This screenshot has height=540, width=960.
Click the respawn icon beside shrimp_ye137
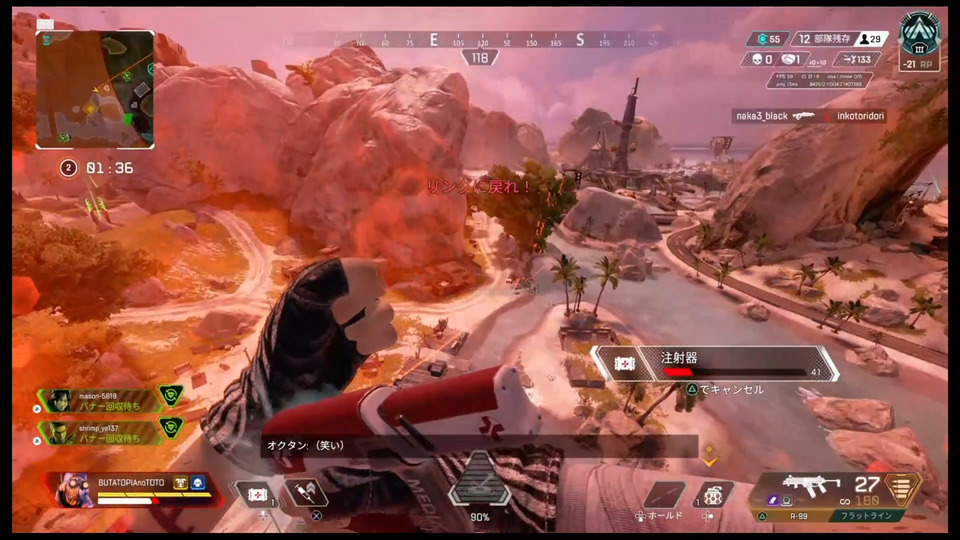click(x=171, y=429)
